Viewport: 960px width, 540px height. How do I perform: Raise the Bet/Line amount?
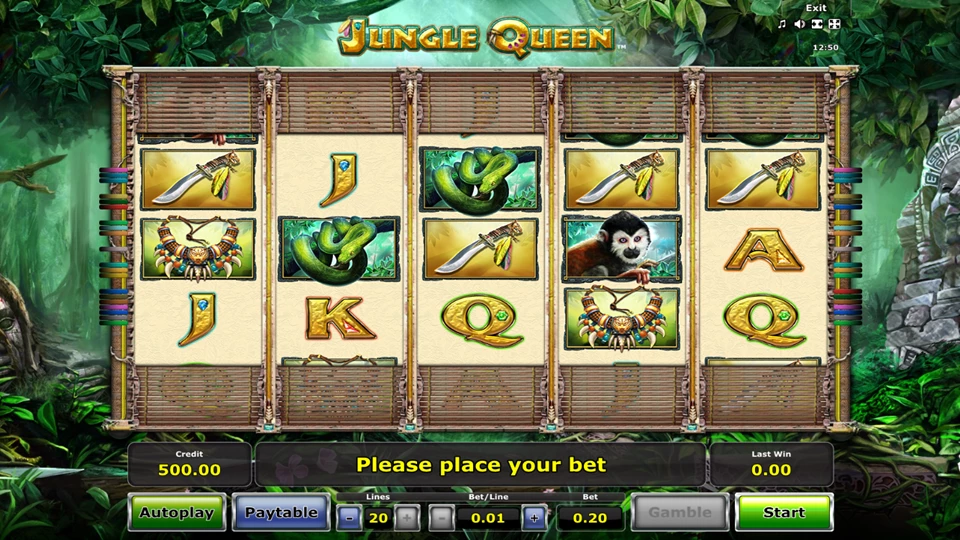pos(534,518)
